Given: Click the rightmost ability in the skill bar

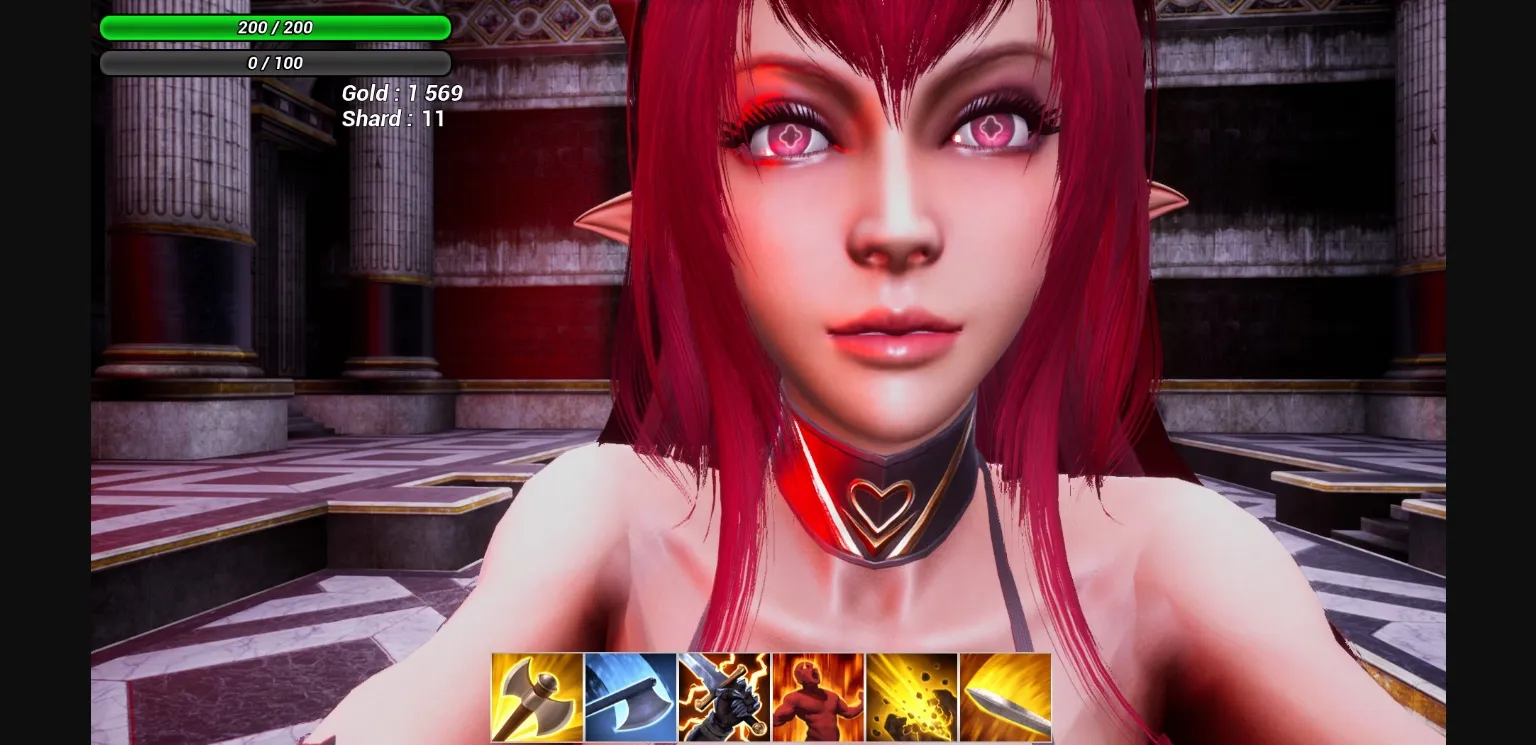Looking at the screenshot, I should pyautogui.click(x=1006, y=697).
